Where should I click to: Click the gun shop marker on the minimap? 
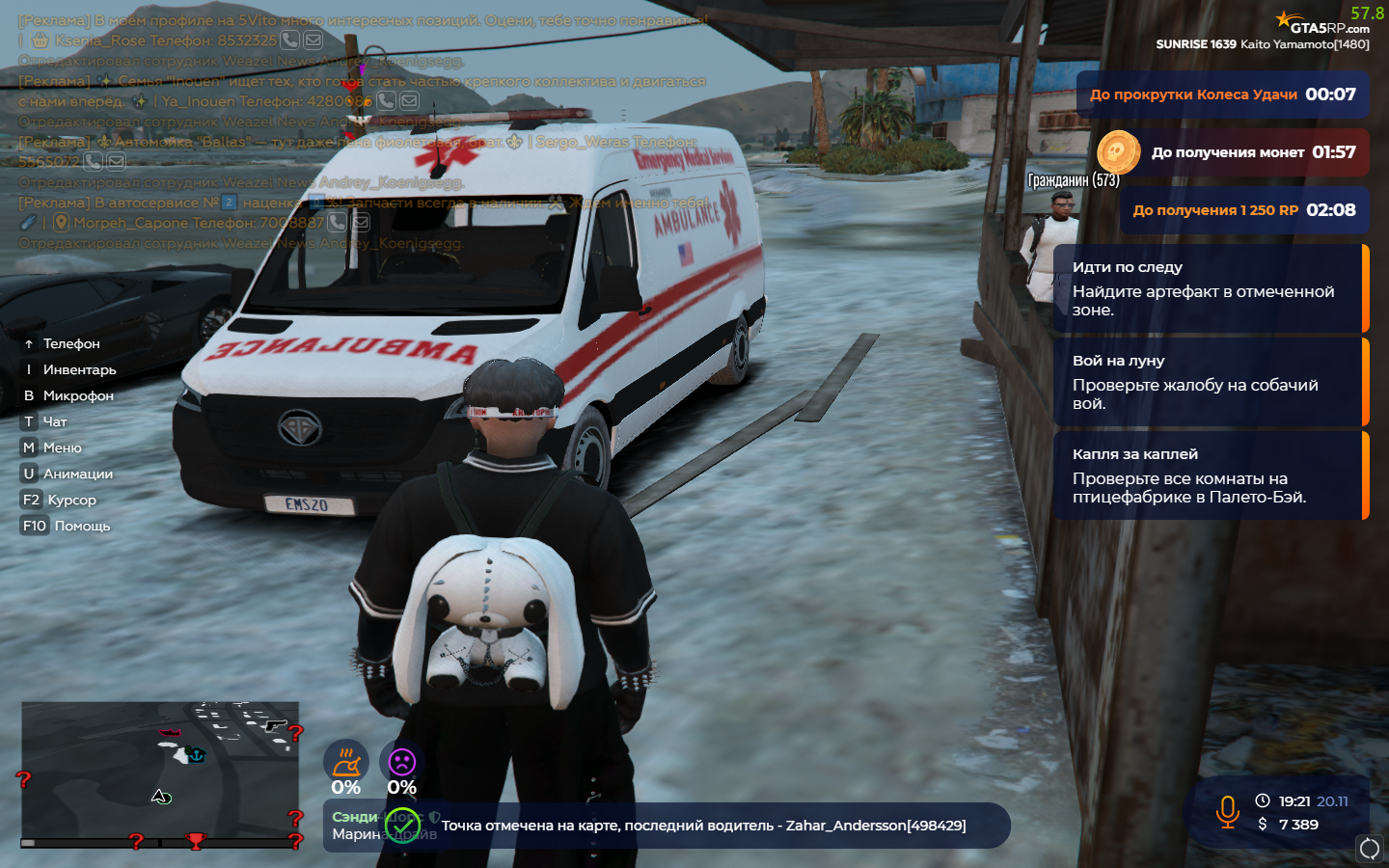[275, 724]
